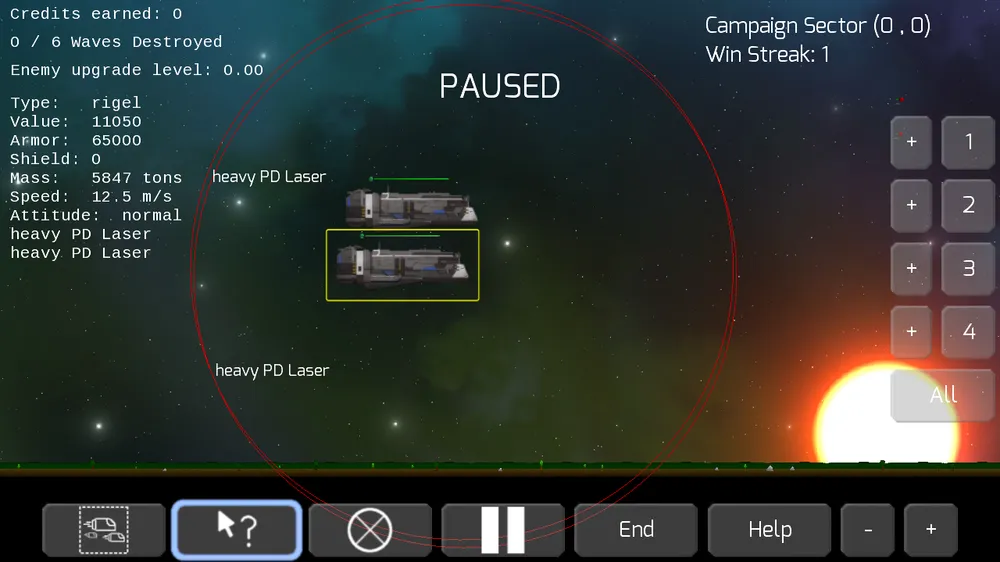Choose the dashed-box ship group selection tool
This screenshot has height=562, width=1000.
coord(103,529)
